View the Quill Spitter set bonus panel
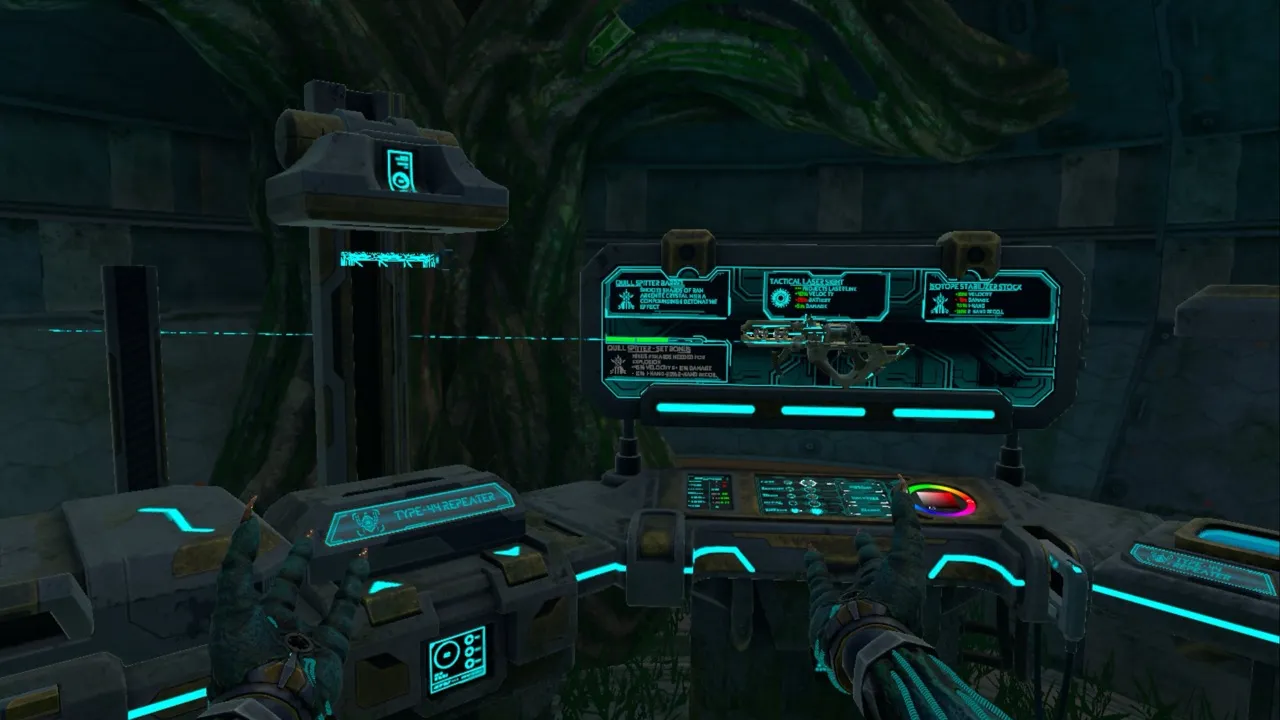 667,362
